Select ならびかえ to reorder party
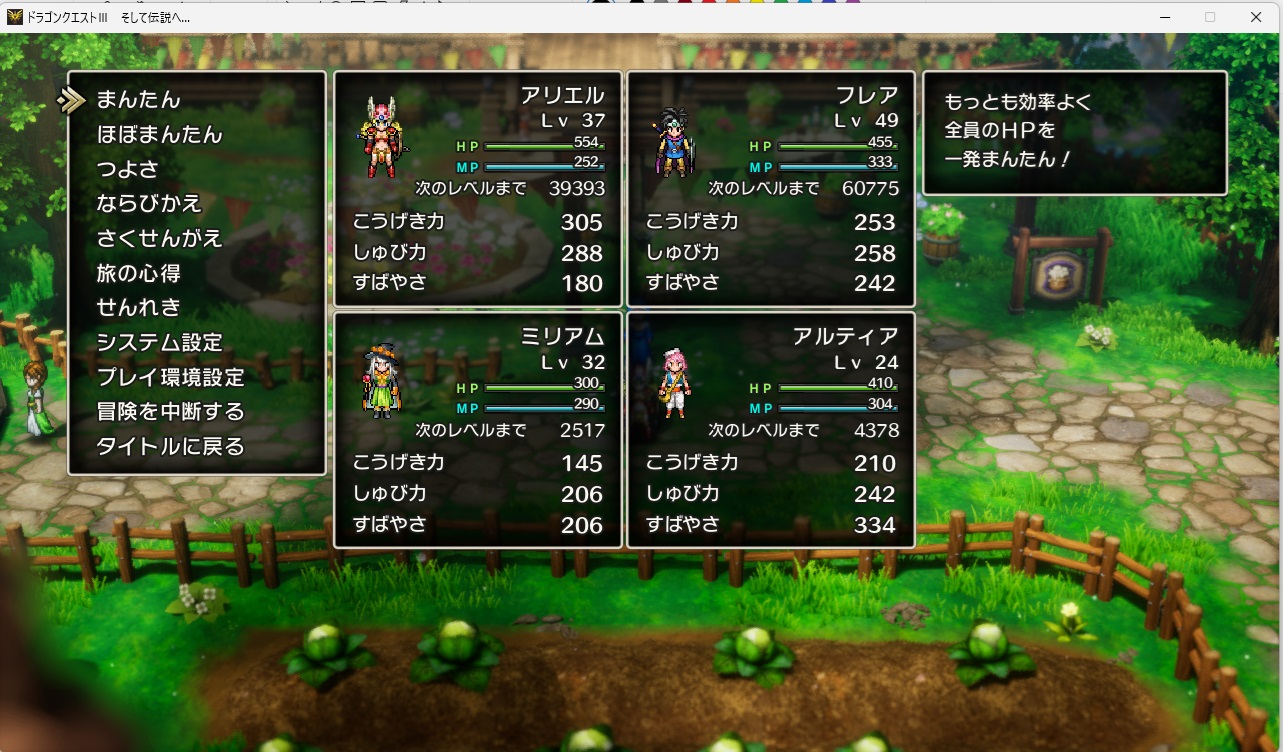The width and height of the screenshot is (1283, 752). (149, 204)
